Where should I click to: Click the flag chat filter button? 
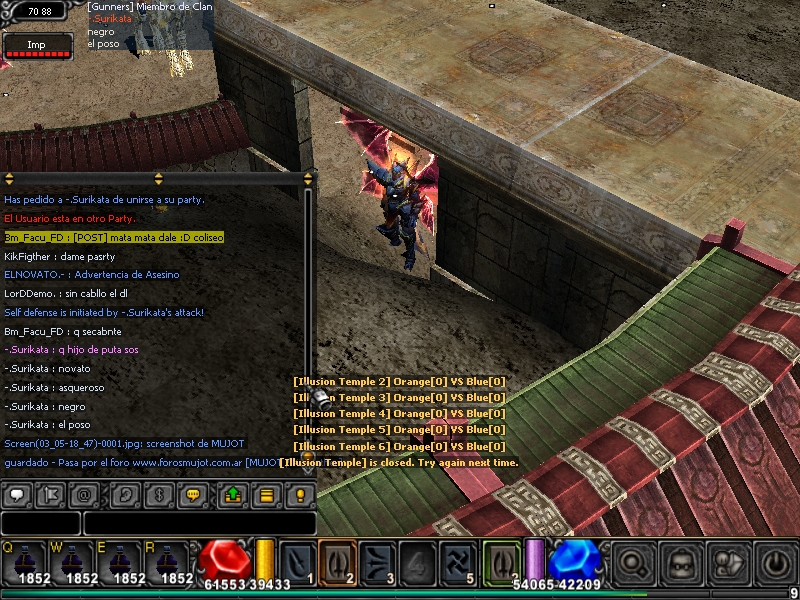pyautogui.click(x=50, y=494)
